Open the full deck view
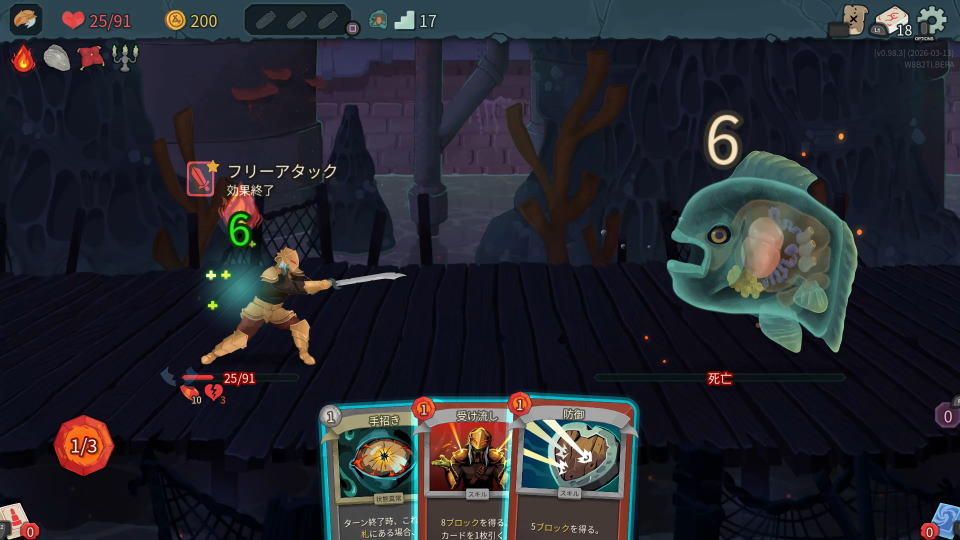 892,20
